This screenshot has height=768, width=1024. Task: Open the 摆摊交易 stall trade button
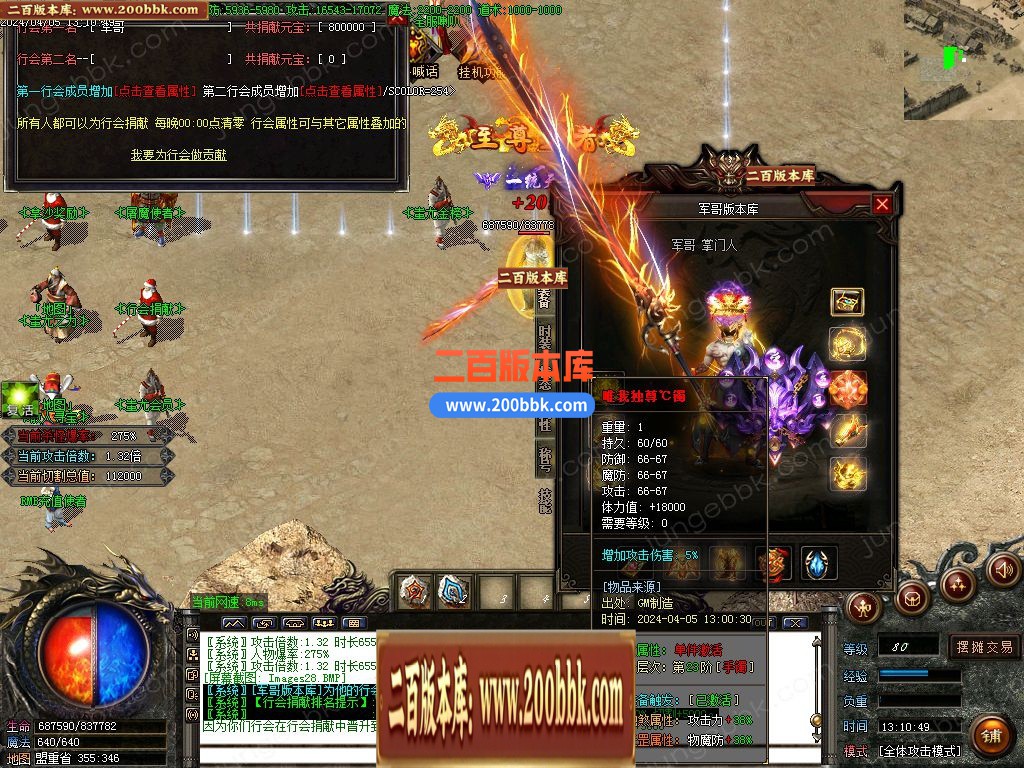point(984,647)
